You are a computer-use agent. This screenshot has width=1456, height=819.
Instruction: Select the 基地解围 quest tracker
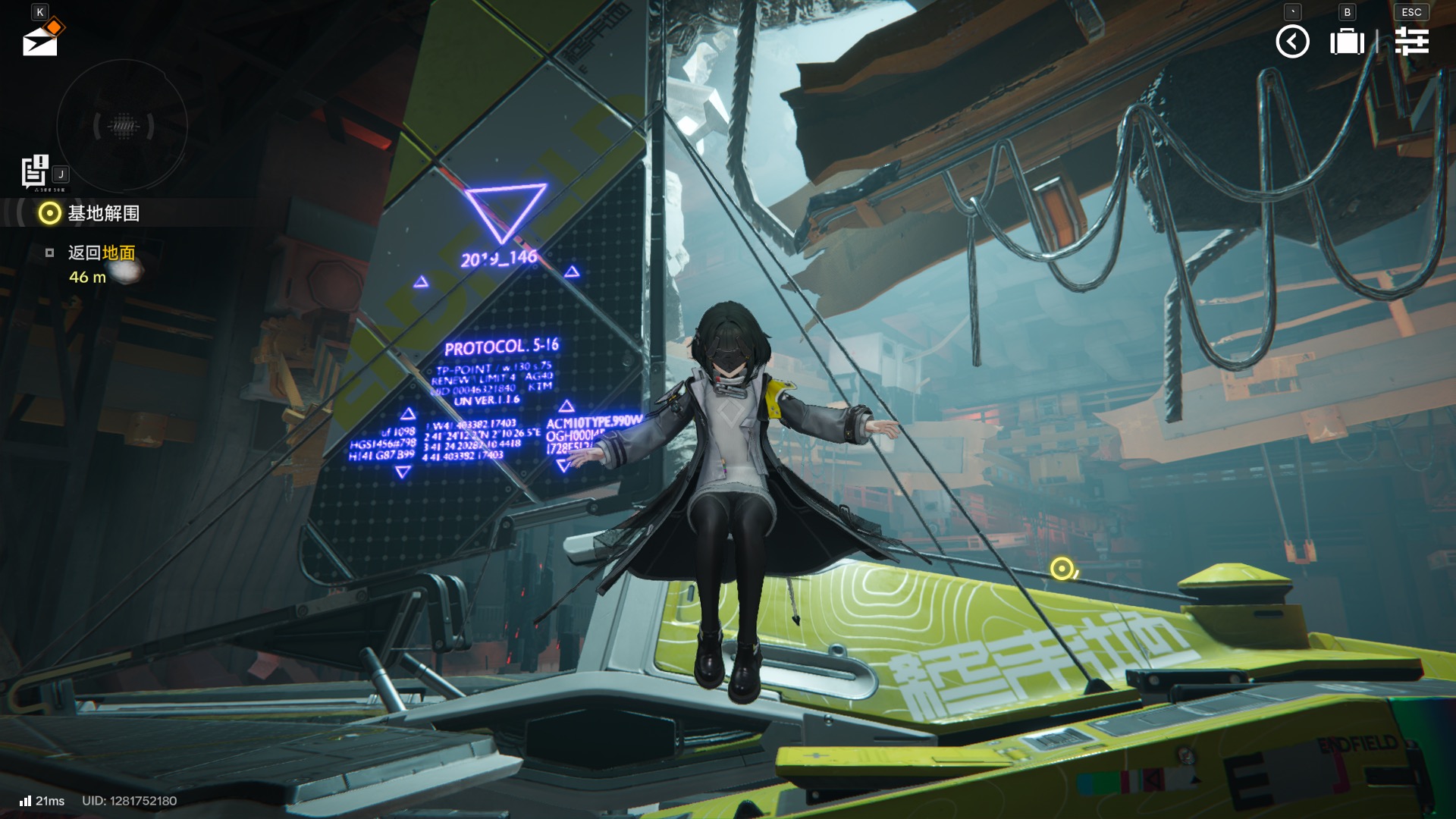click(x=103, y=214)
